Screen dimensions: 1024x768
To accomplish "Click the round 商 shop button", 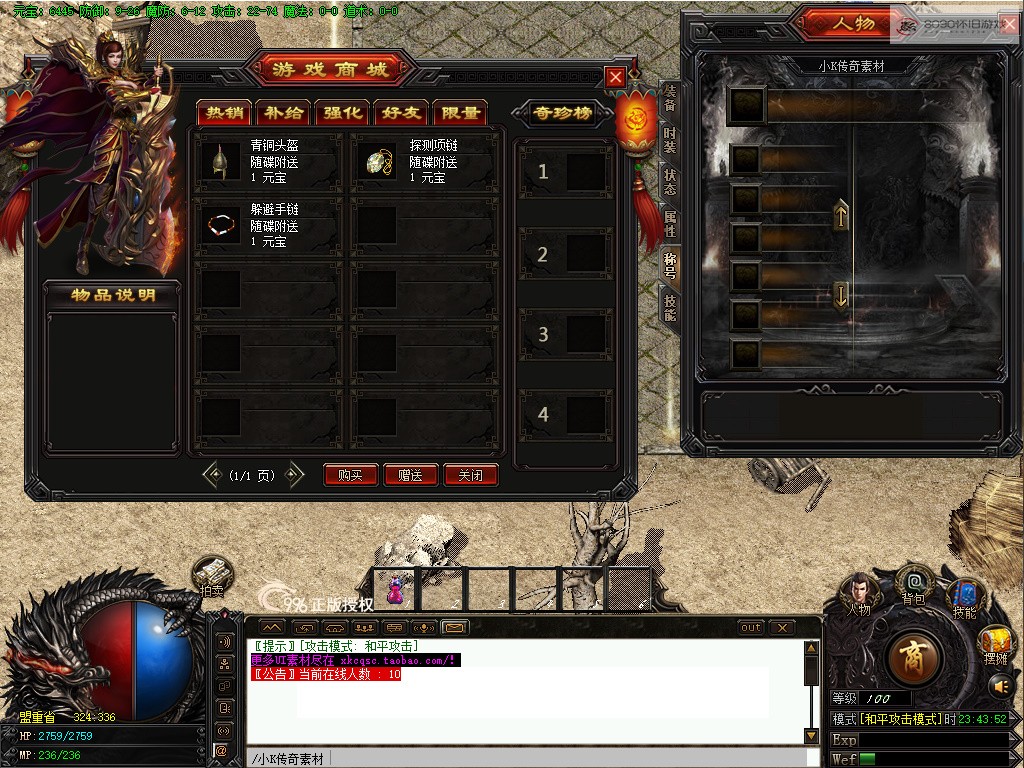I will point(913,655).
